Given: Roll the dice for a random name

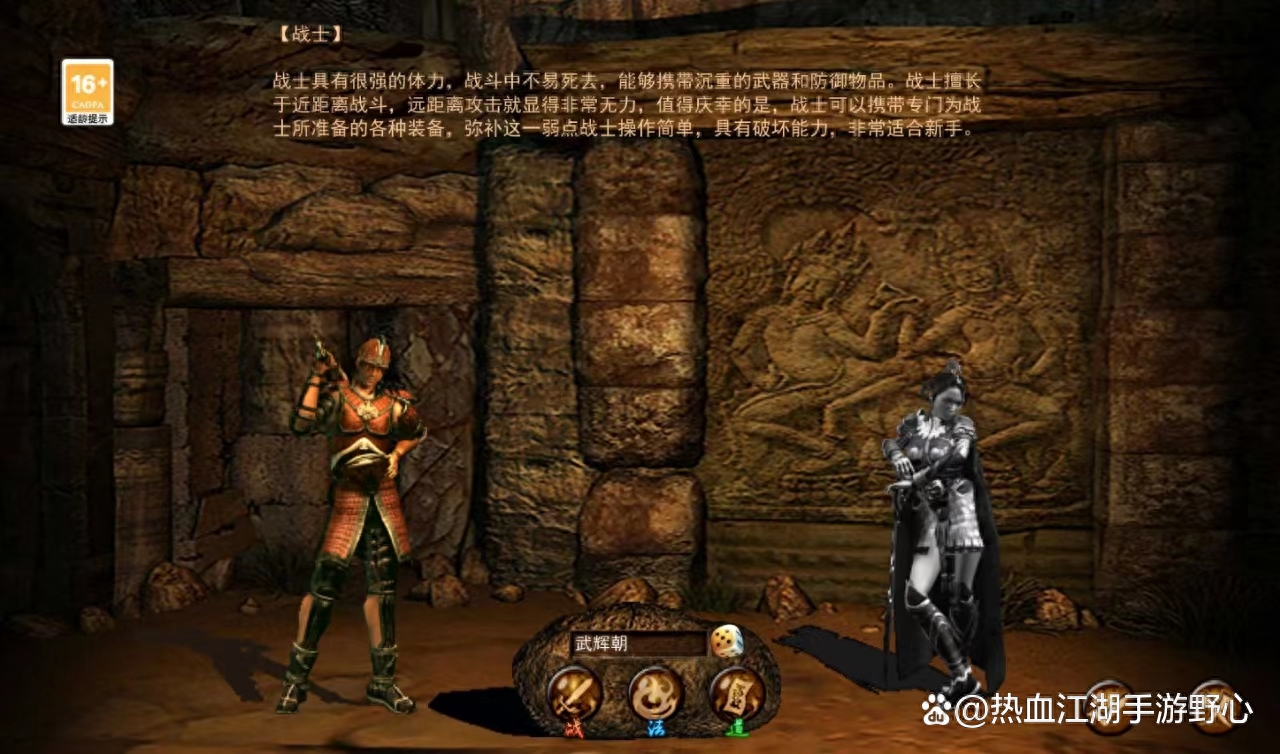Looking at the screenshot, I should (x=726, y=641).
